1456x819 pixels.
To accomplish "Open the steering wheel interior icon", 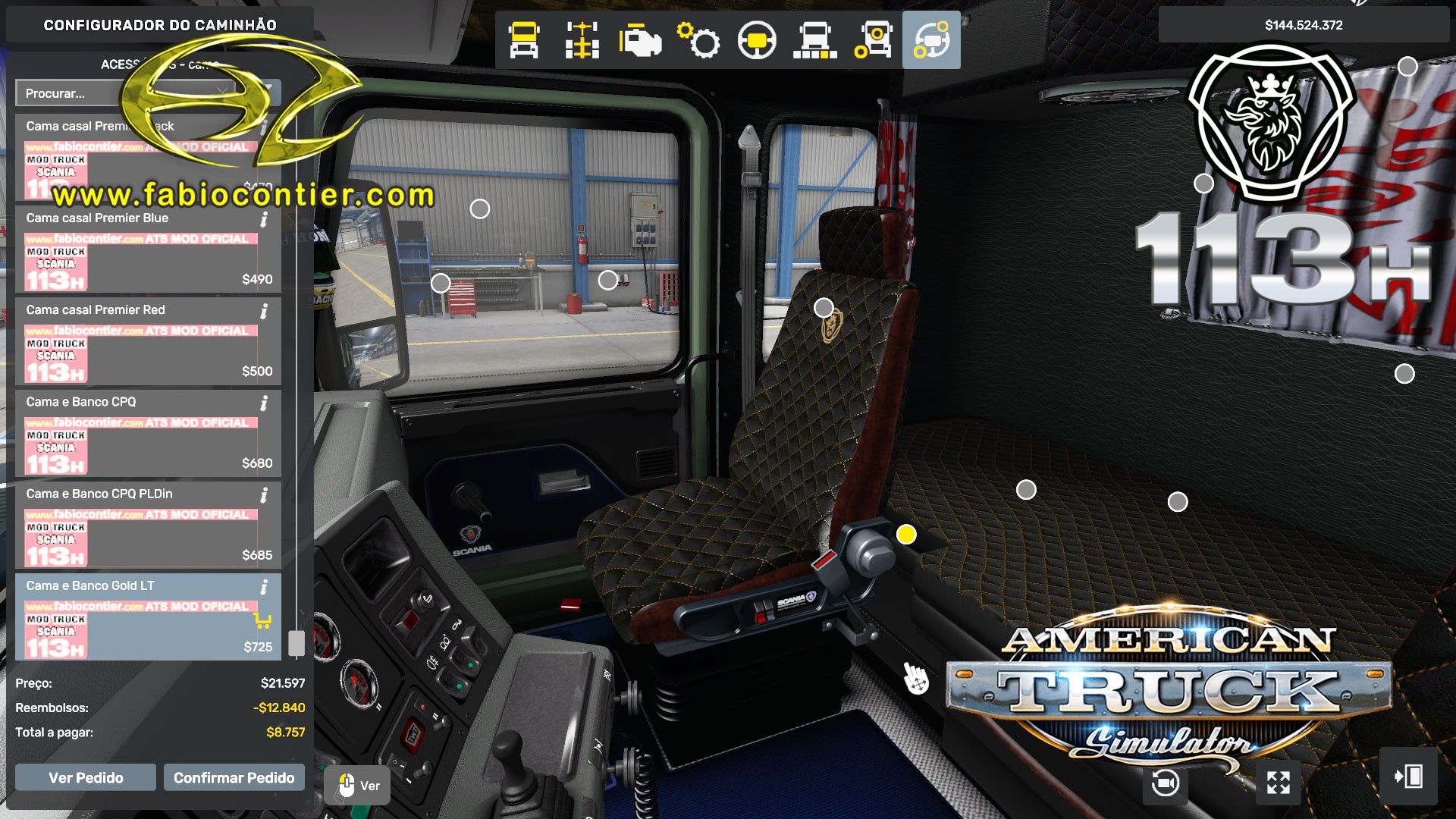I will click(756, 41).
